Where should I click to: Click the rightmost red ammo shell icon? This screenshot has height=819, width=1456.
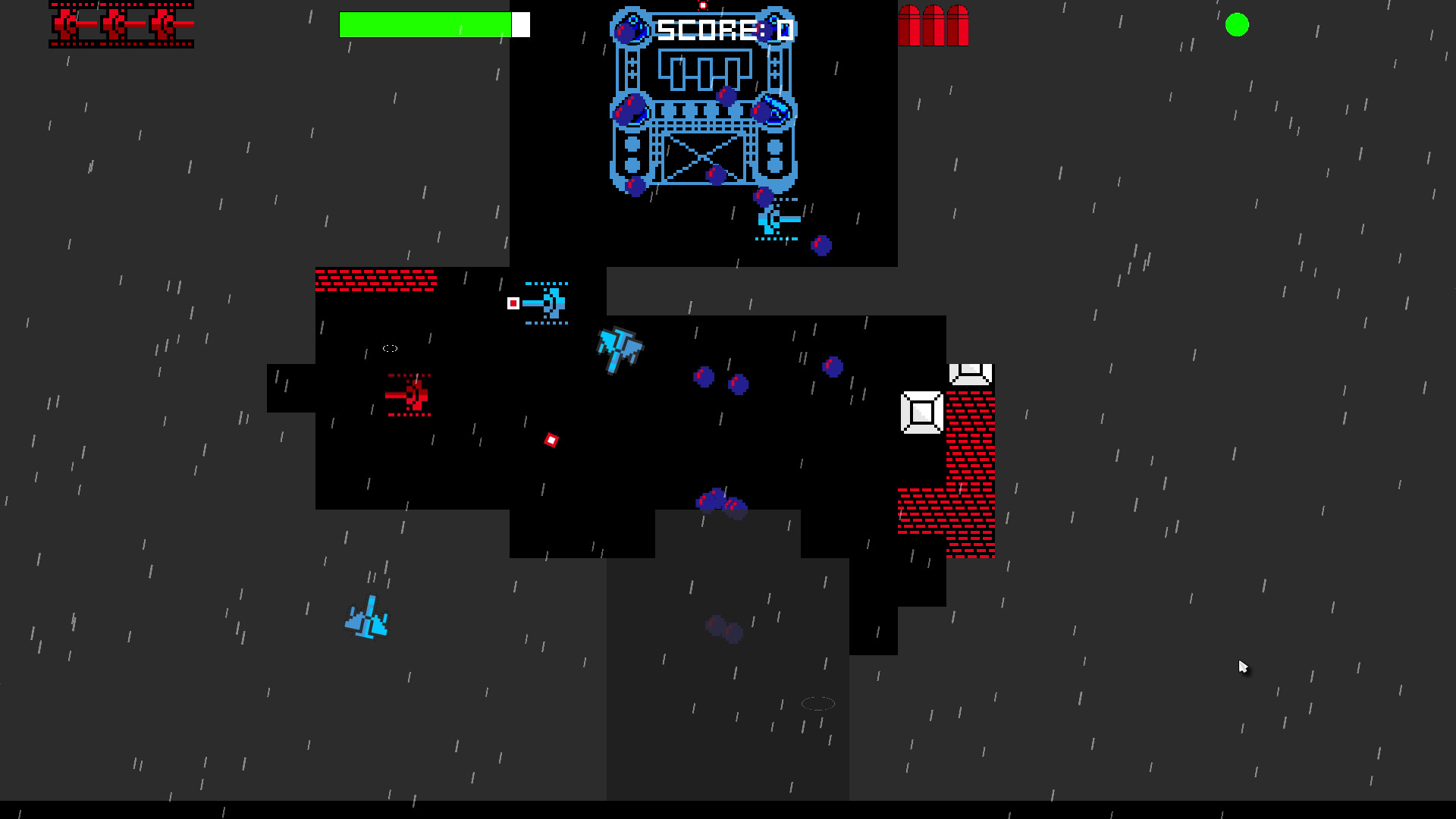click(957, 25)
